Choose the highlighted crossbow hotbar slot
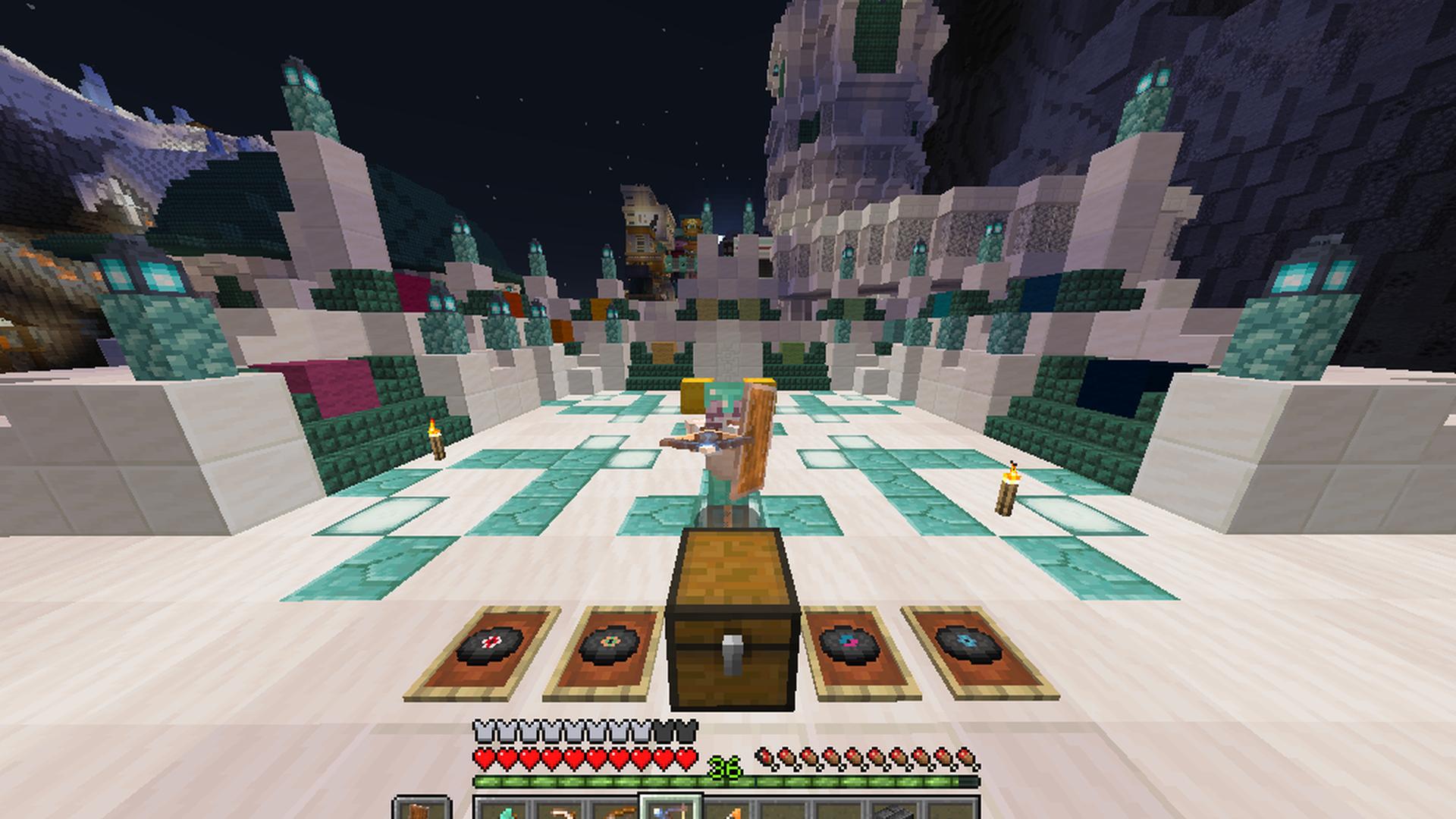Image resolution: width=1456 pixels, height=819 pixels. 671,810
